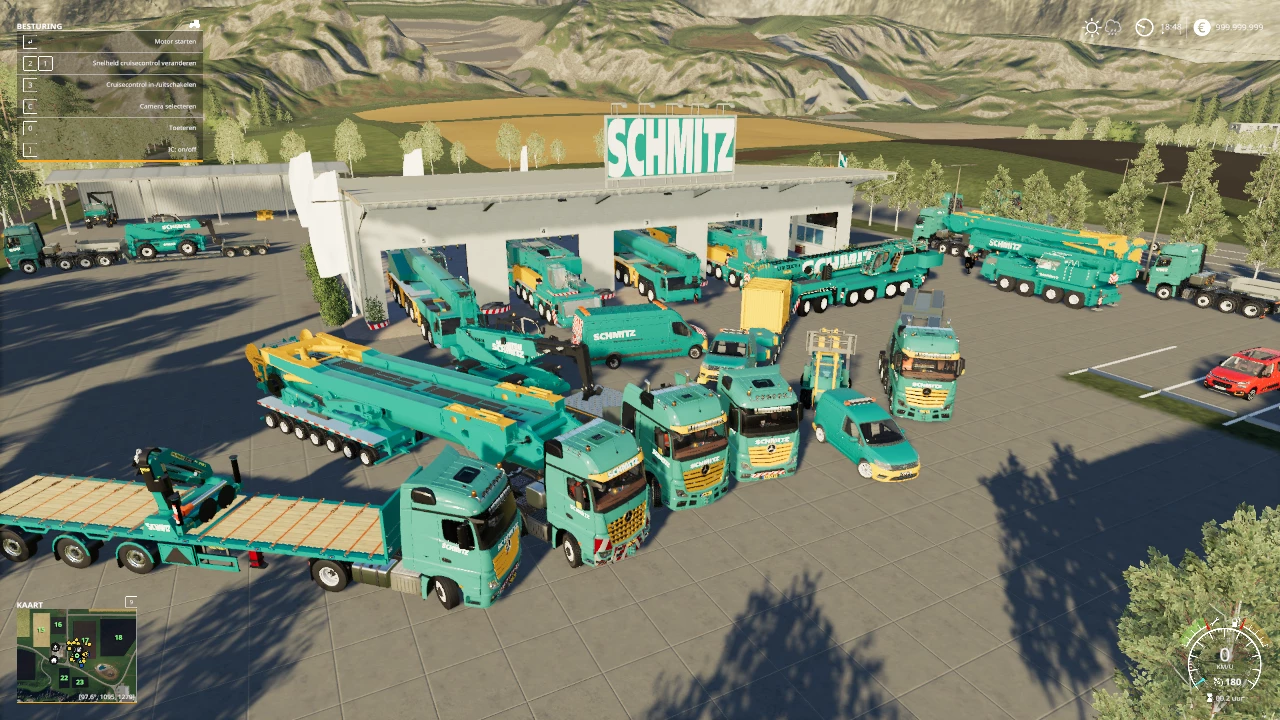Viewport: 1280px width, 720px height.
Task: Select the clock icon beside 18:48
Action: (x=1144, y=27)
